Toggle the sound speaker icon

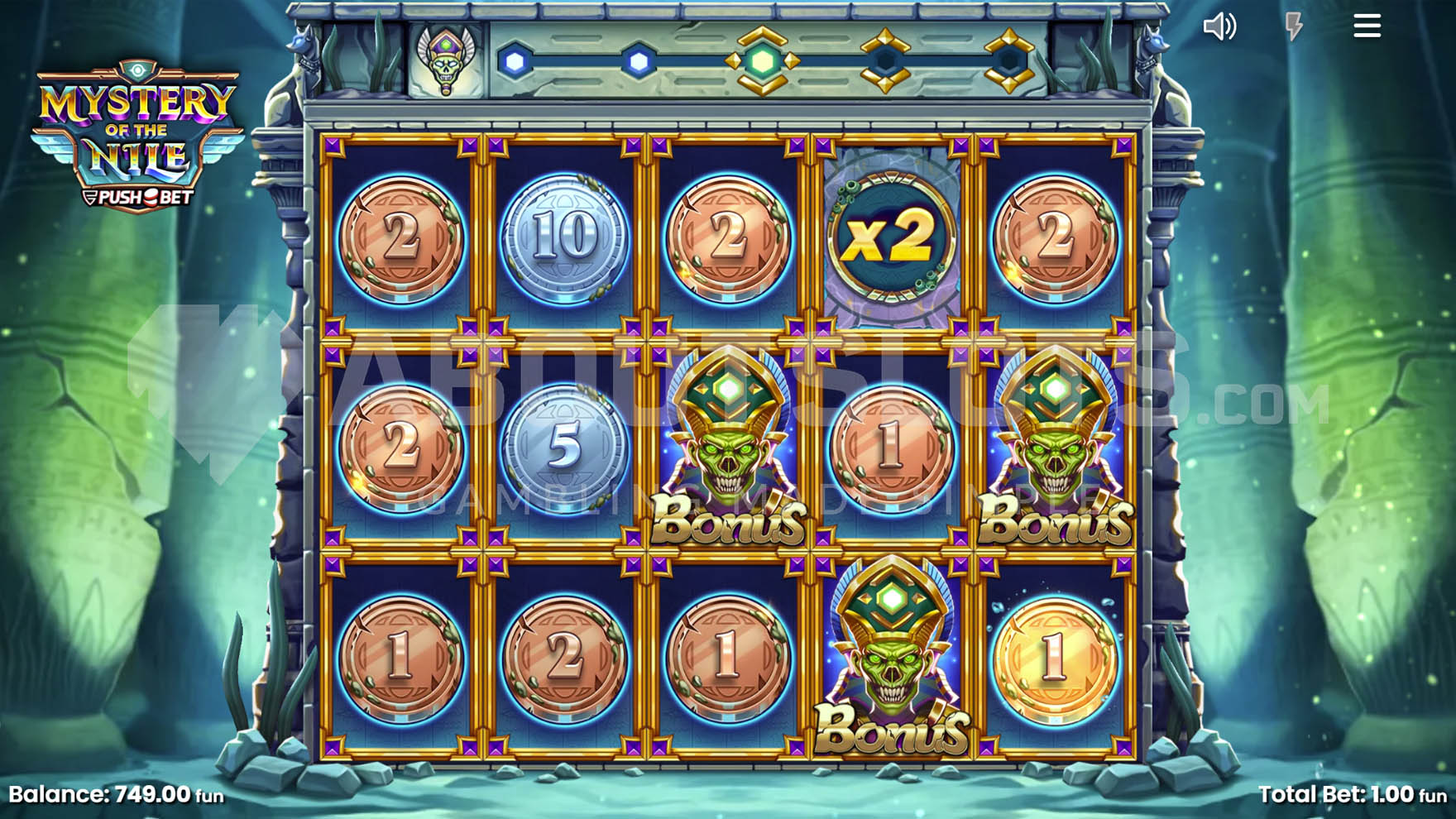point(1219,26)
